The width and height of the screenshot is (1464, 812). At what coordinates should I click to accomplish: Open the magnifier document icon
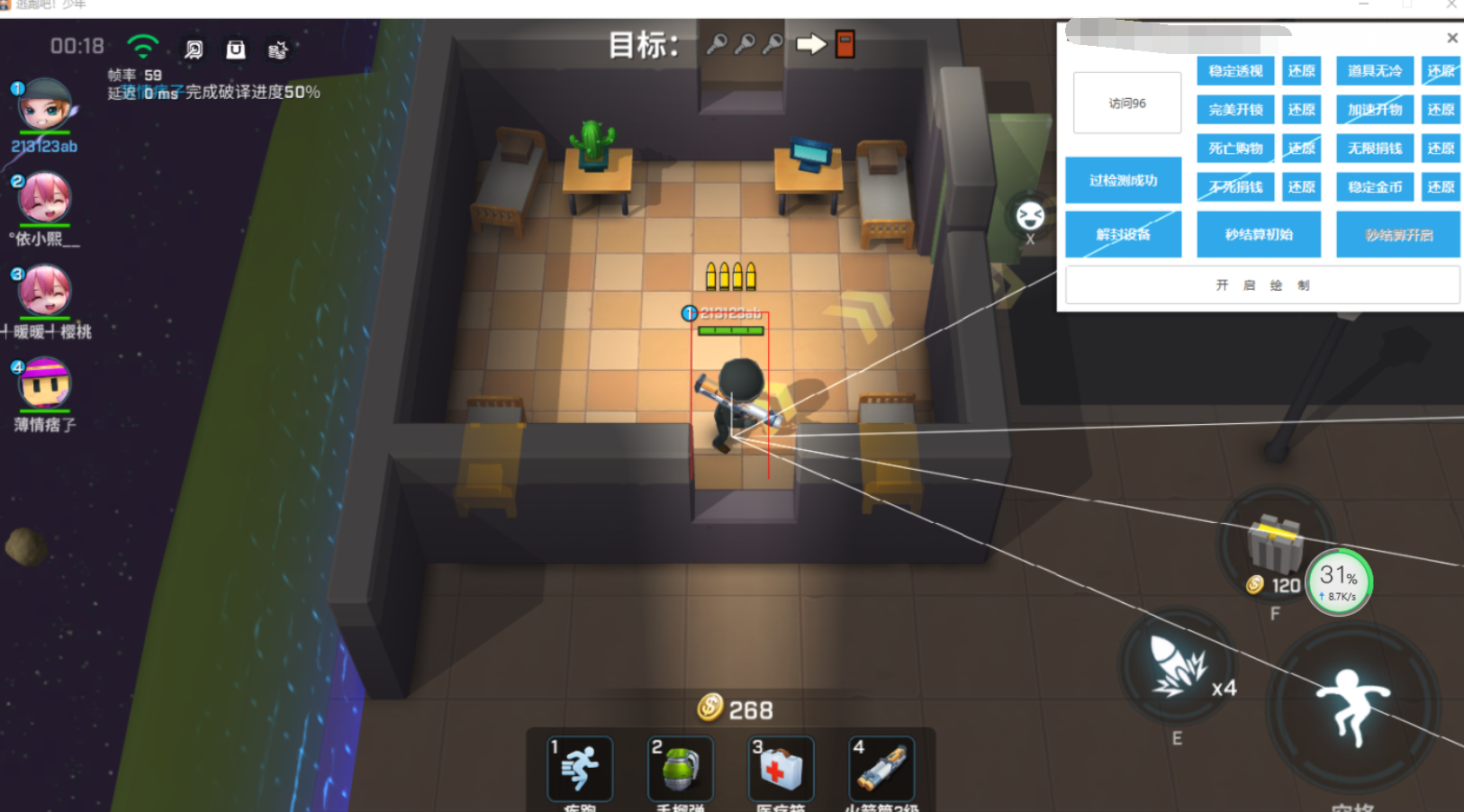(194, 50)
